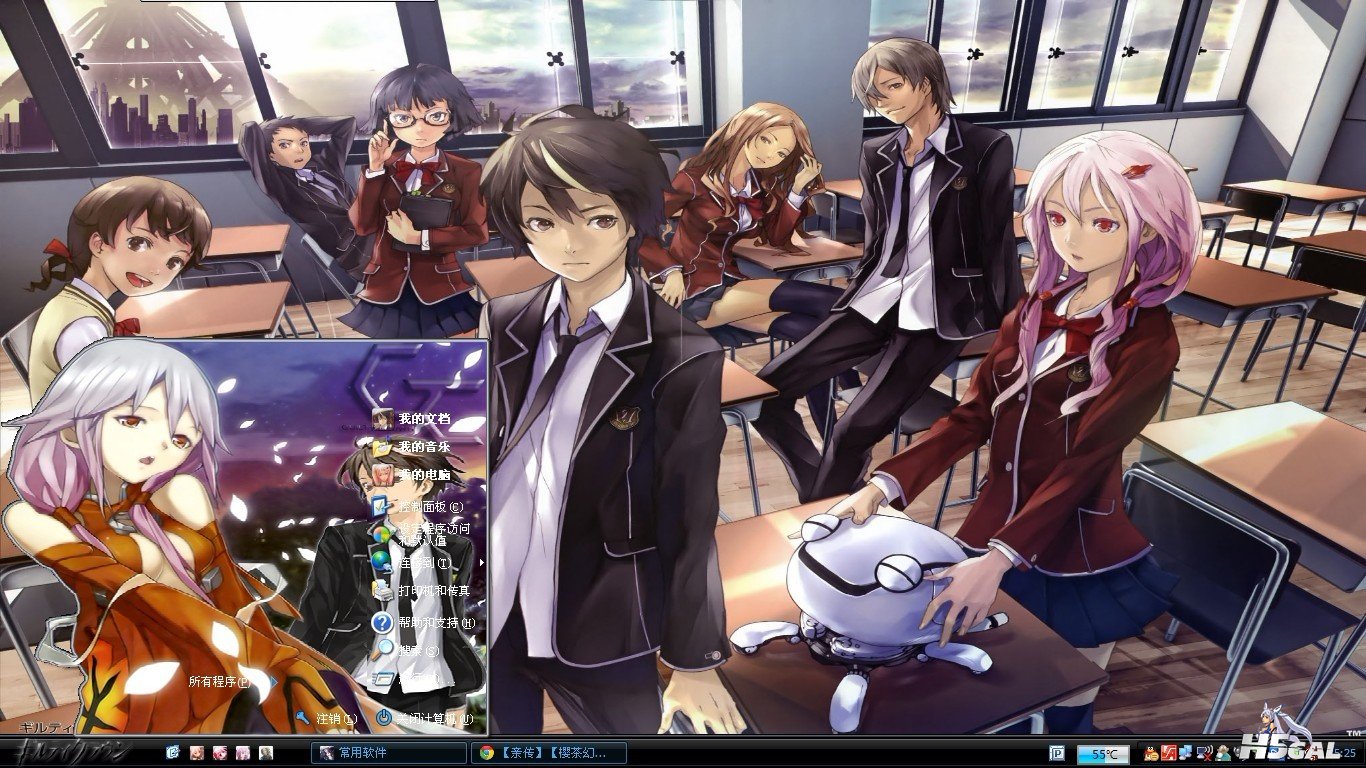Click the start button logo on taskbar
The width and height of the screenshot is (1366, 768).
(x=65, y=752)
